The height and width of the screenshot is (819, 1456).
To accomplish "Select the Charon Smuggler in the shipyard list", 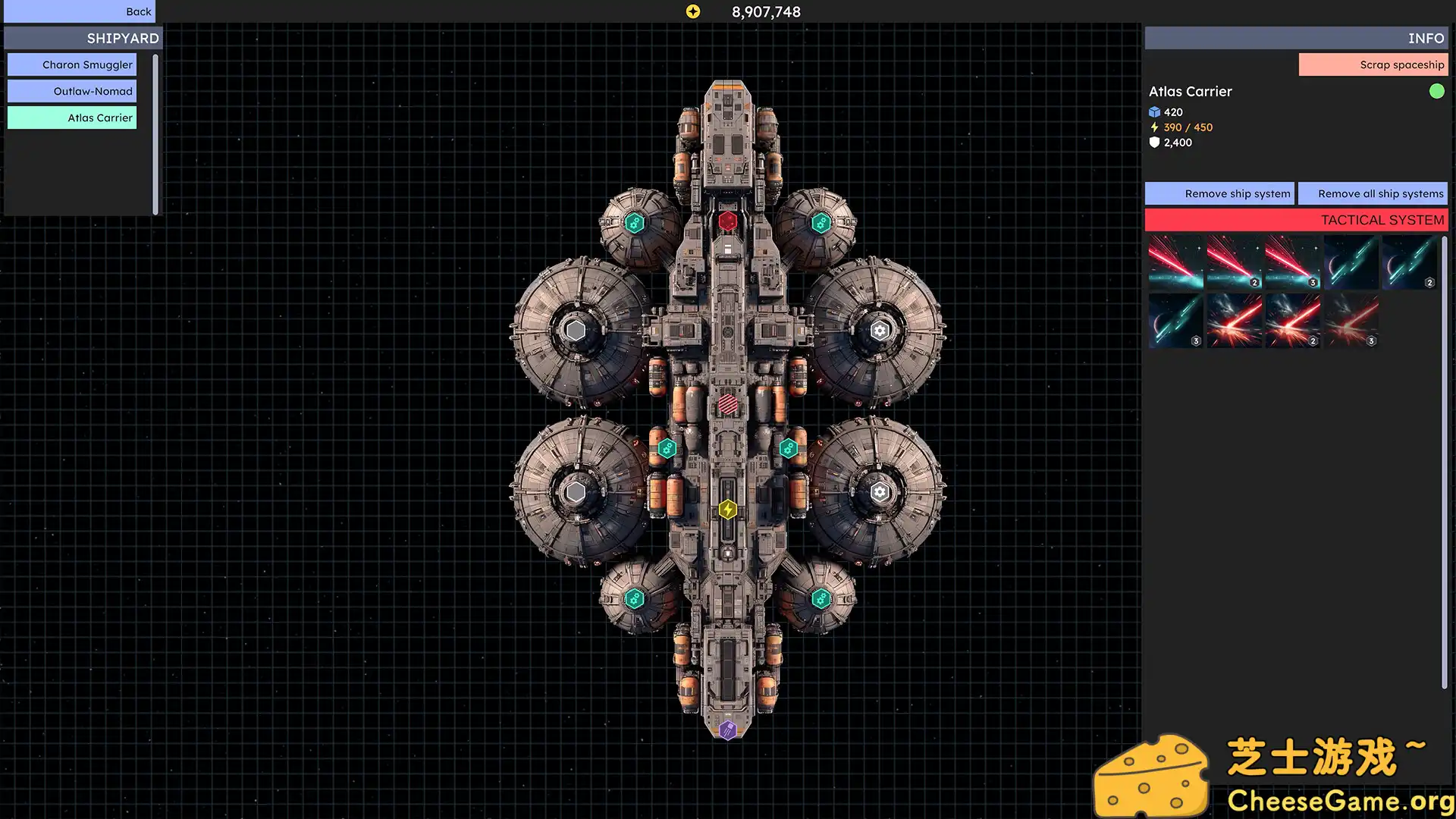I will coord(71,64).
